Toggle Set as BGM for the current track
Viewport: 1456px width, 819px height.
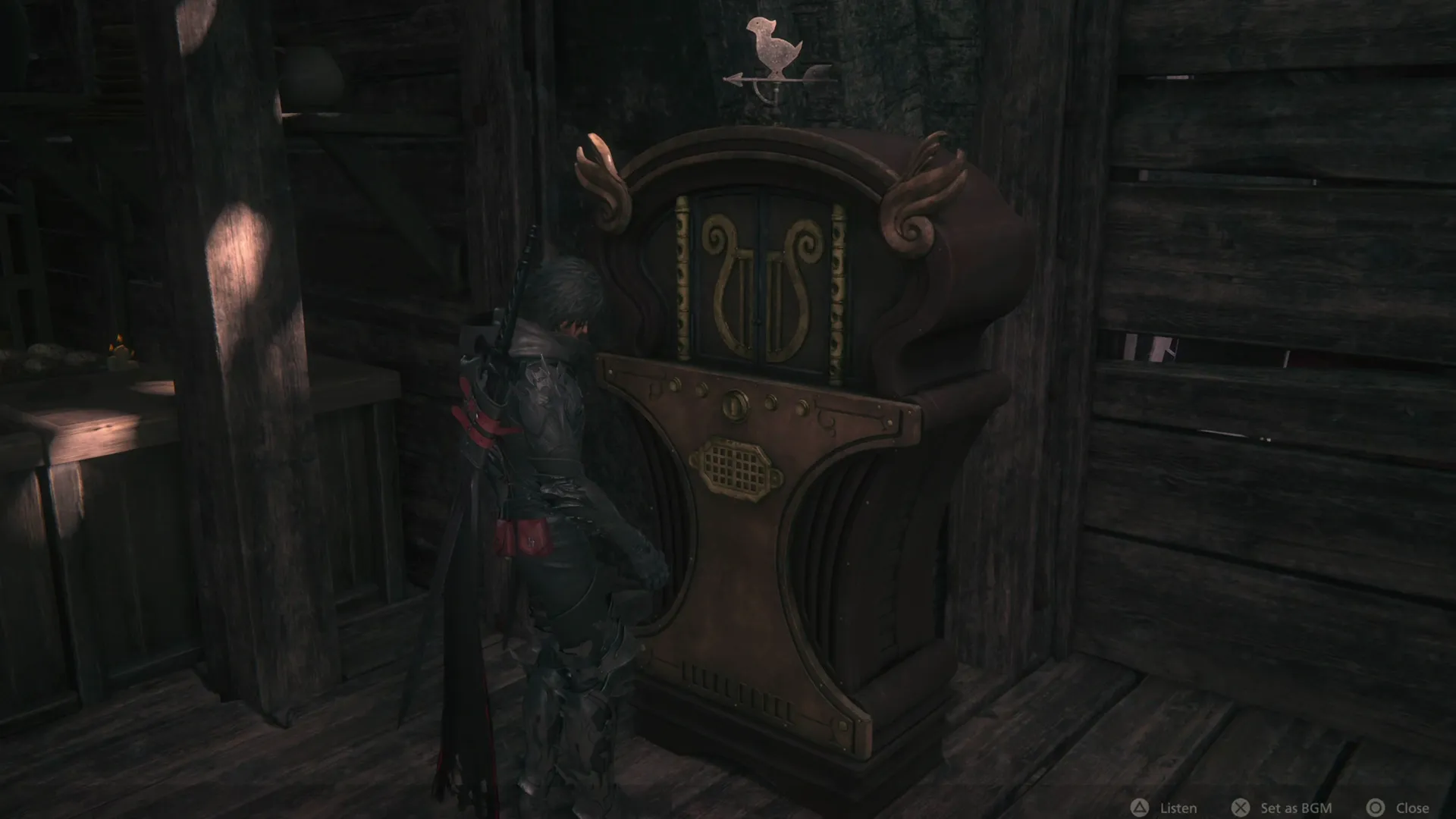(1297, 807)
